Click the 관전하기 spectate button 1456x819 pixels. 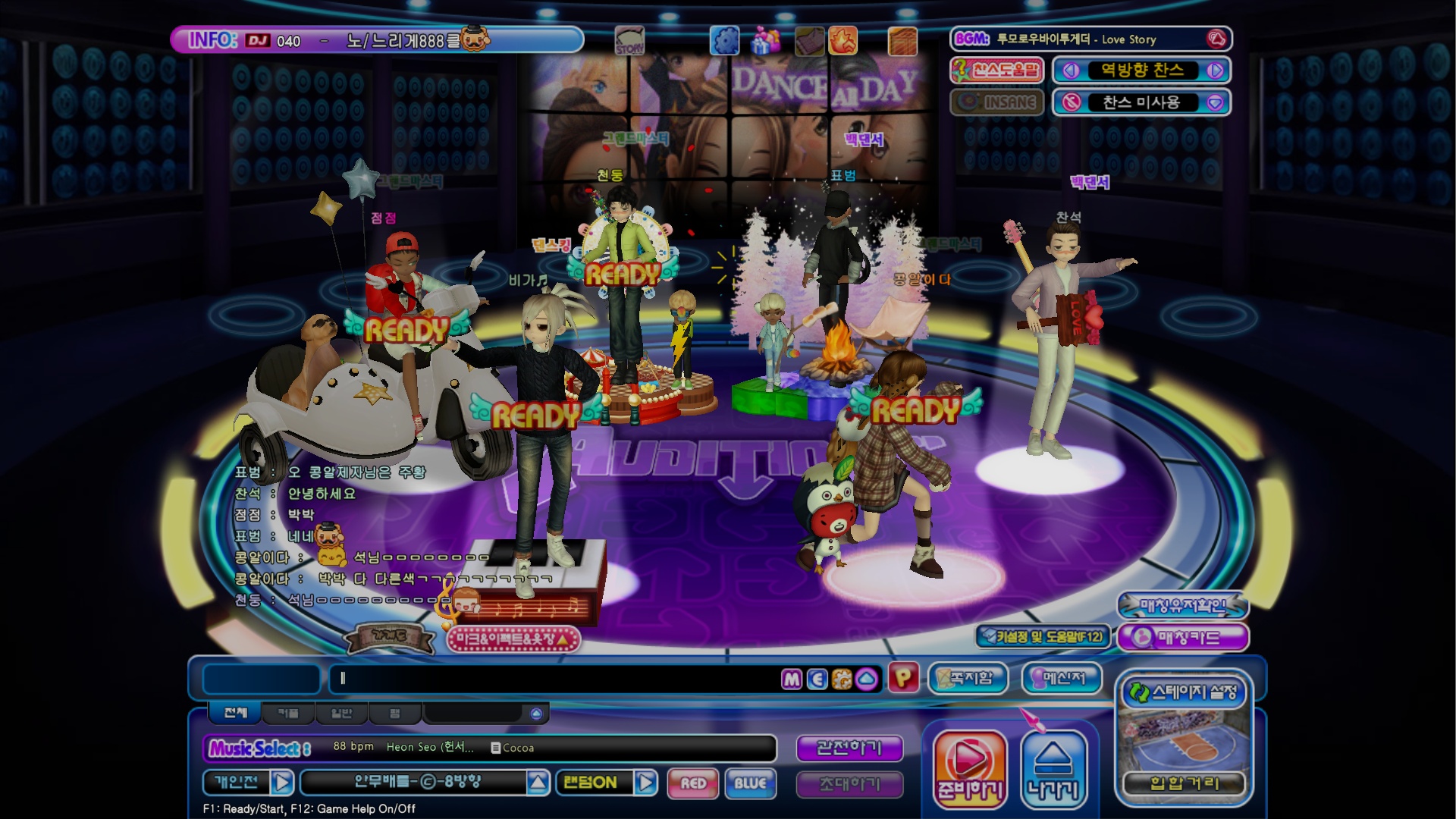point(849,748)
